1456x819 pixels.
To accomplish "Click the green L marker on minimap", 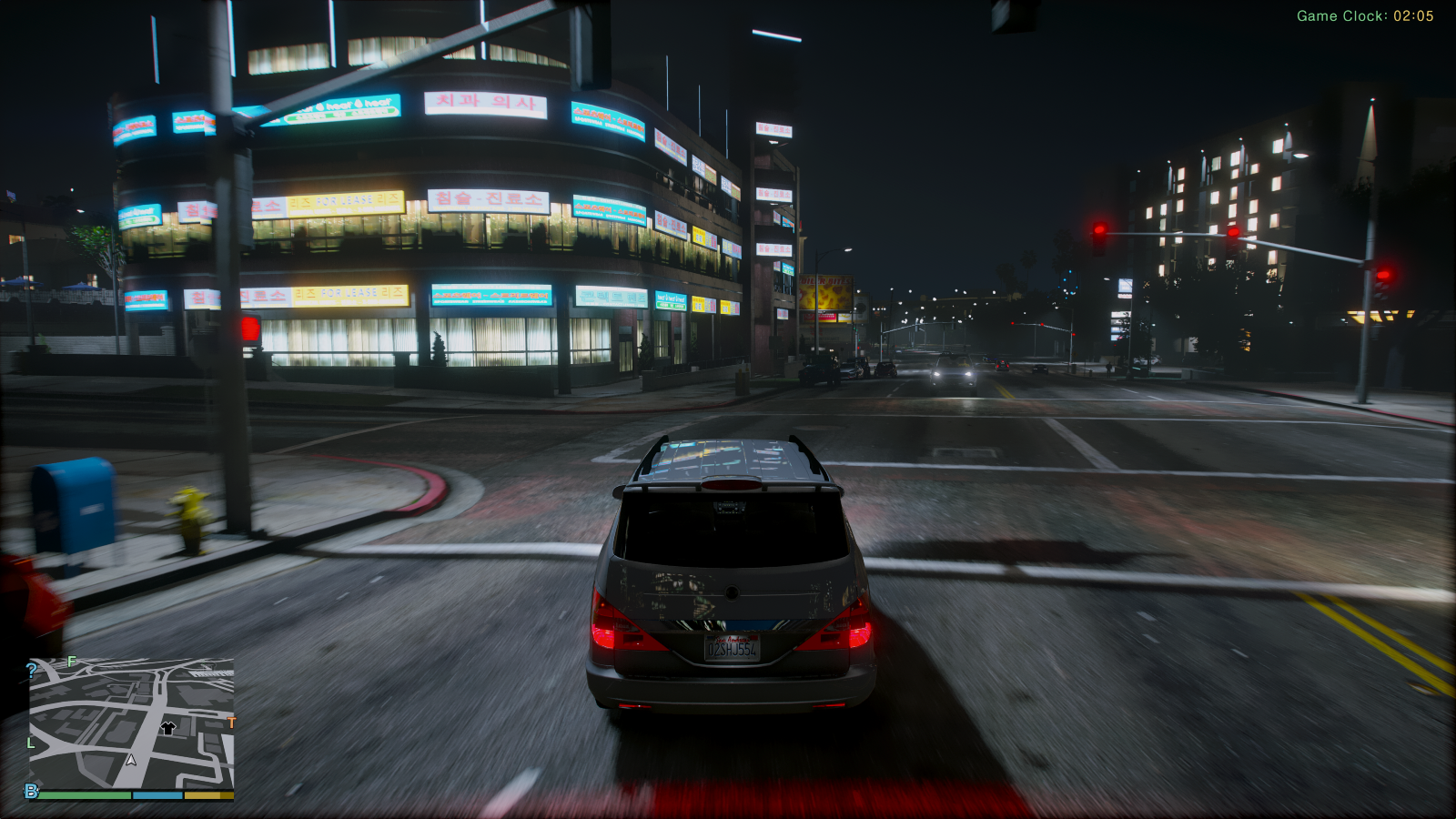I will [31, 743].
